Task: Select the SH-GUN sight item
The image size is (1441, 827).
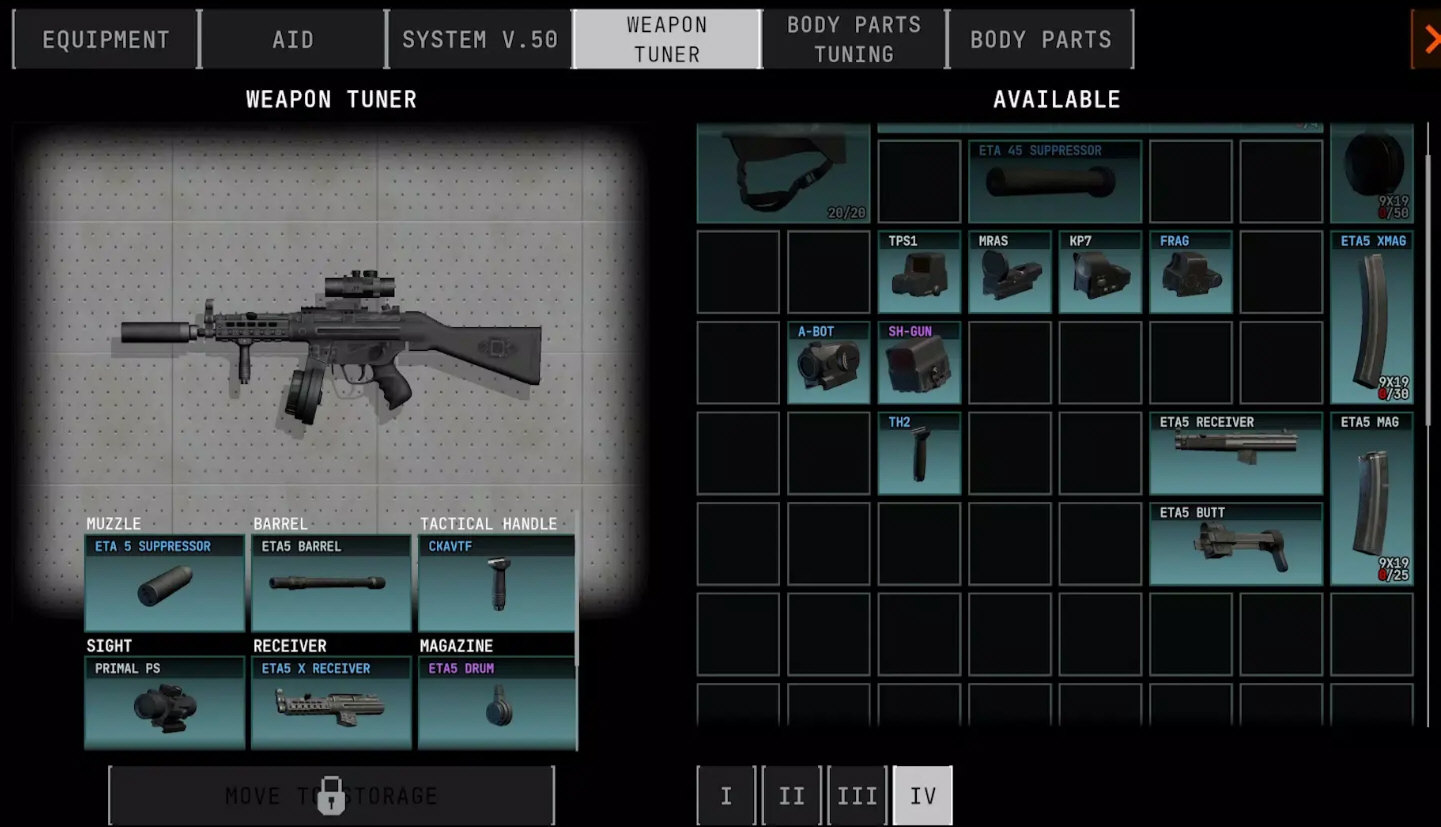Action: (919, 362)
